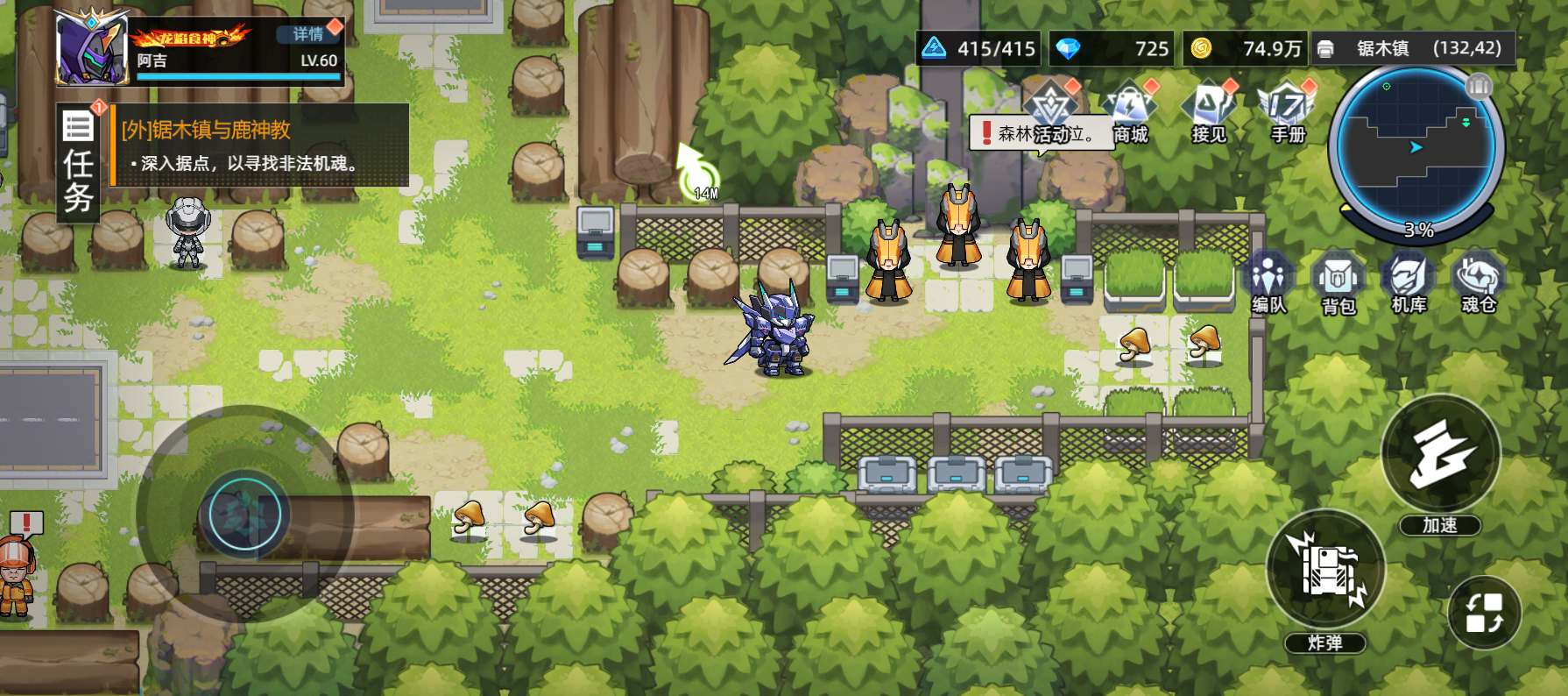Open the 任务 quest list tab

[x=78, y=163]
